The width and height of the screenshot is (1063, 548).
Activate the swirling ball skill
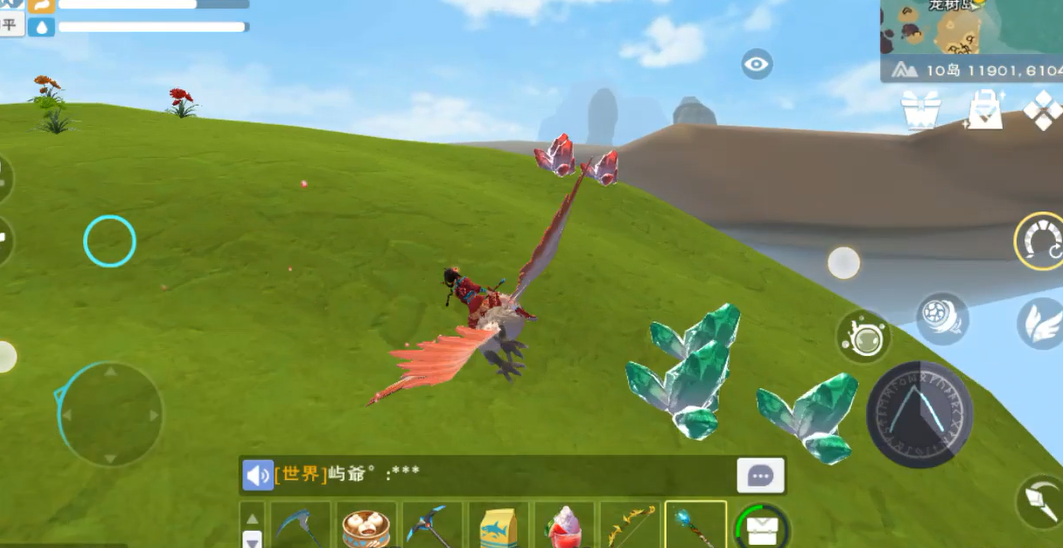pos(942,318)
